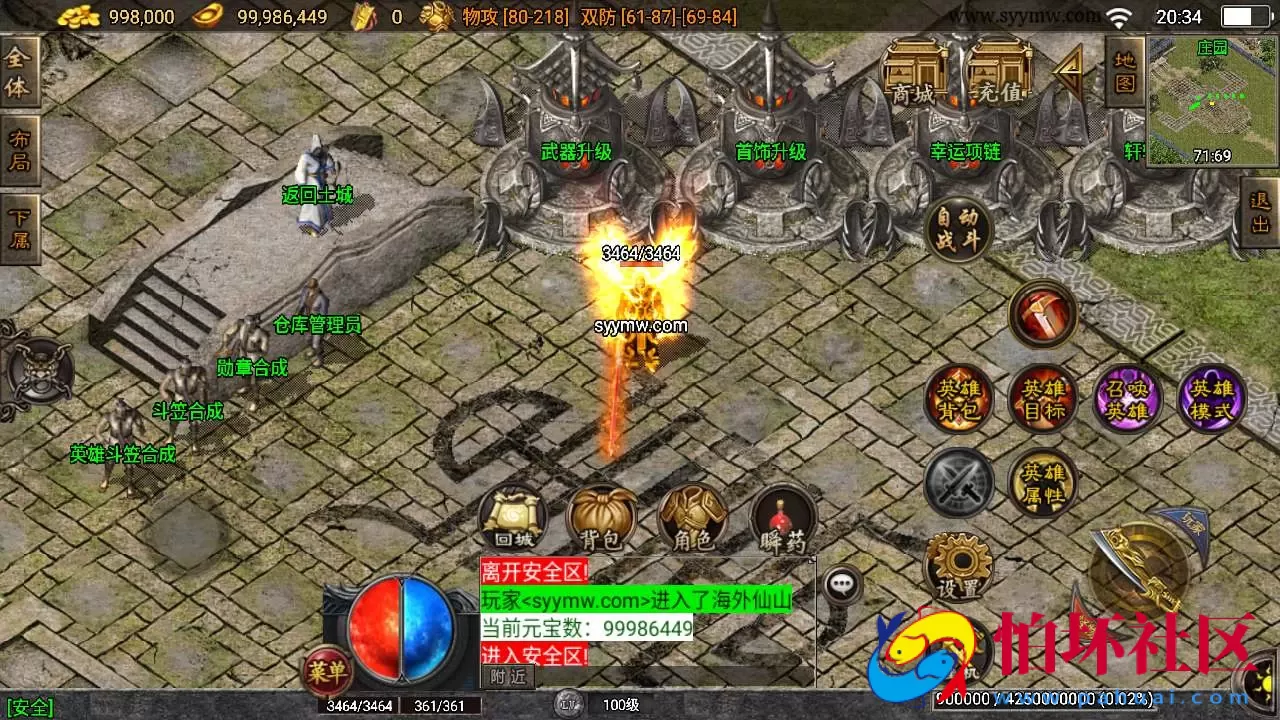Open the 英雄属性 hero attributes icon

click(1043, 484)
